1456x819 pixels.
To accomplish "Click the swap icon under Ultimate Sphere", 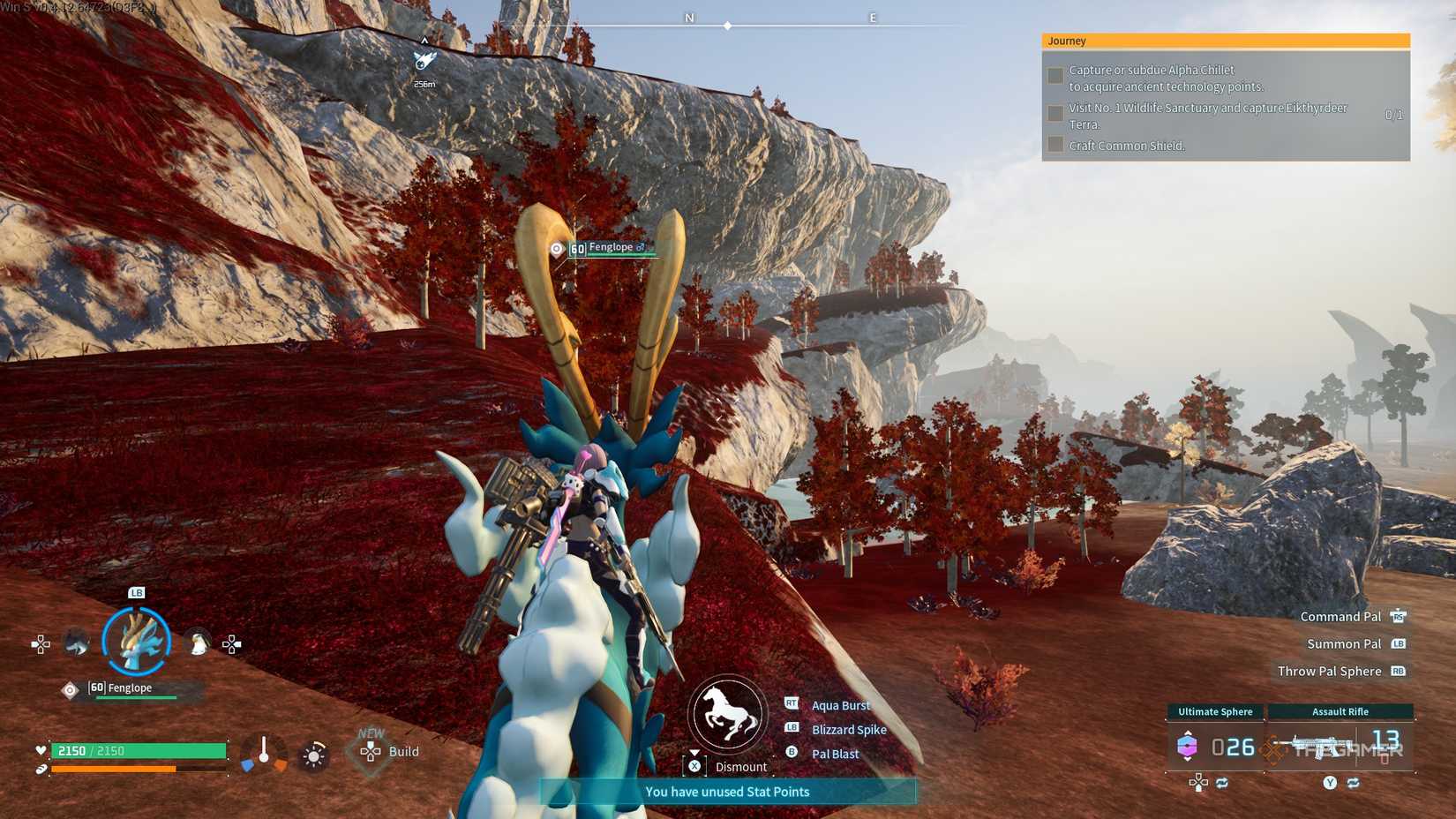I will (1221, 783).
